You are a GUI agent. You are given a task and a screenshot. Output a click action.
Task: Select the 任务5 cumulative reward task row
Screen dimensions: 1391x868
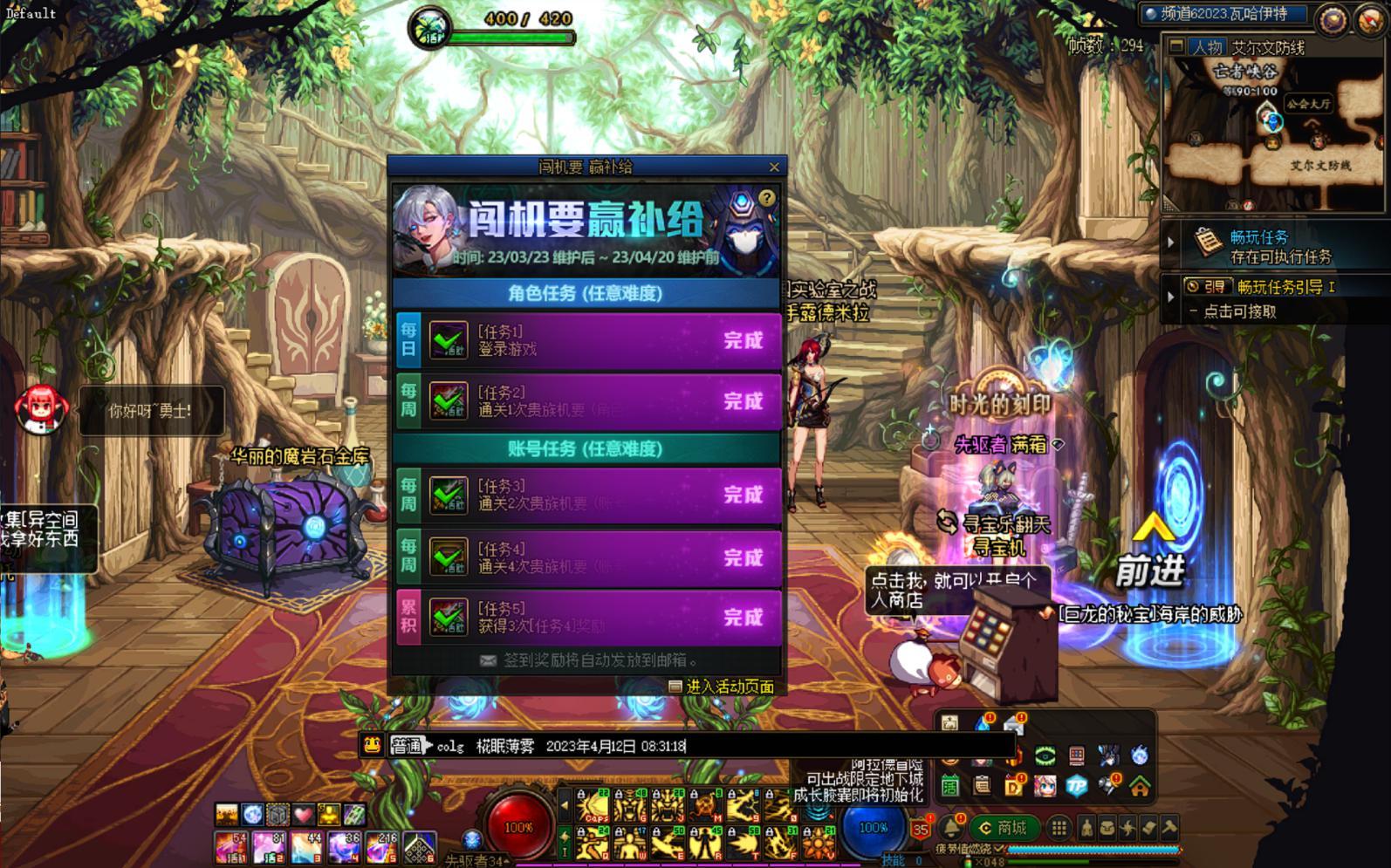(x=588, y=617)
